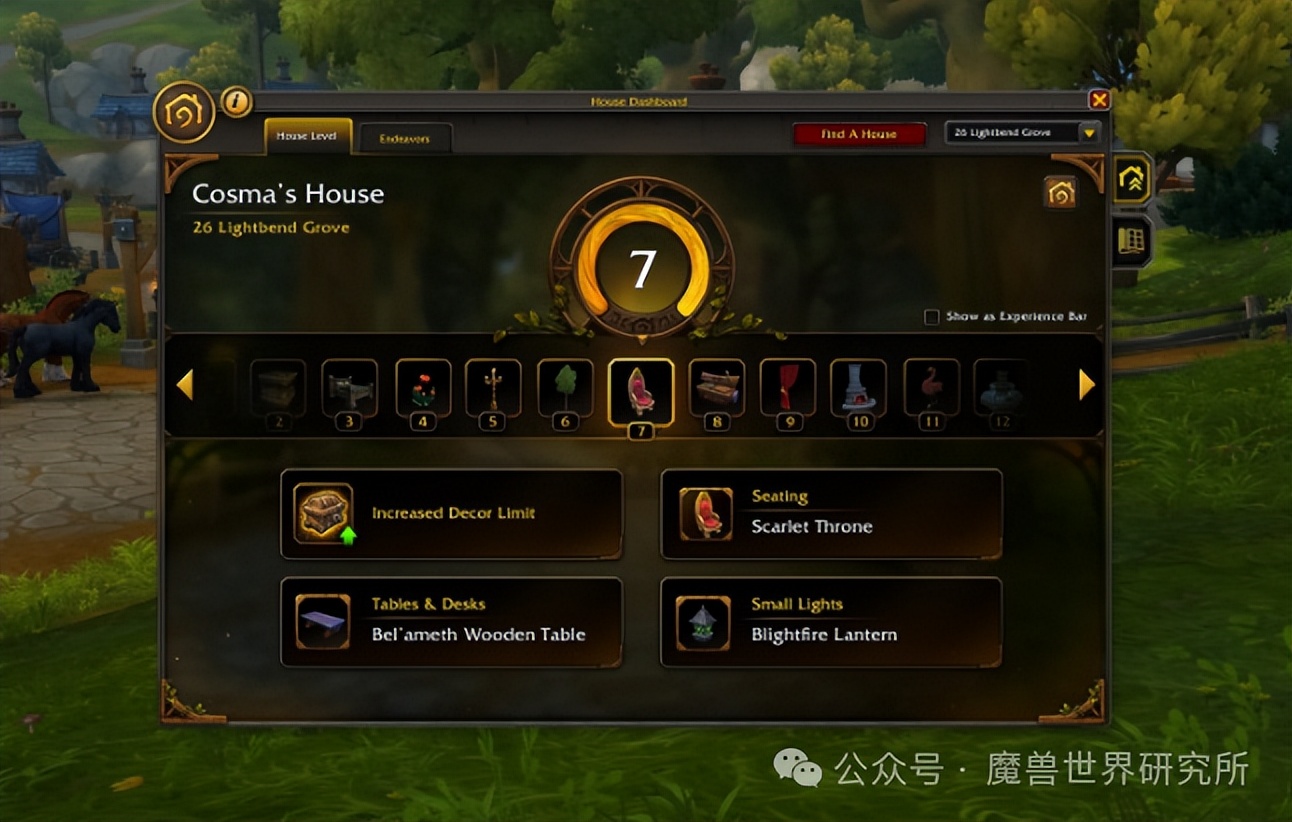Select the level 9 red curtain reward
The image size is (1292, 822).
pos(789,388)
